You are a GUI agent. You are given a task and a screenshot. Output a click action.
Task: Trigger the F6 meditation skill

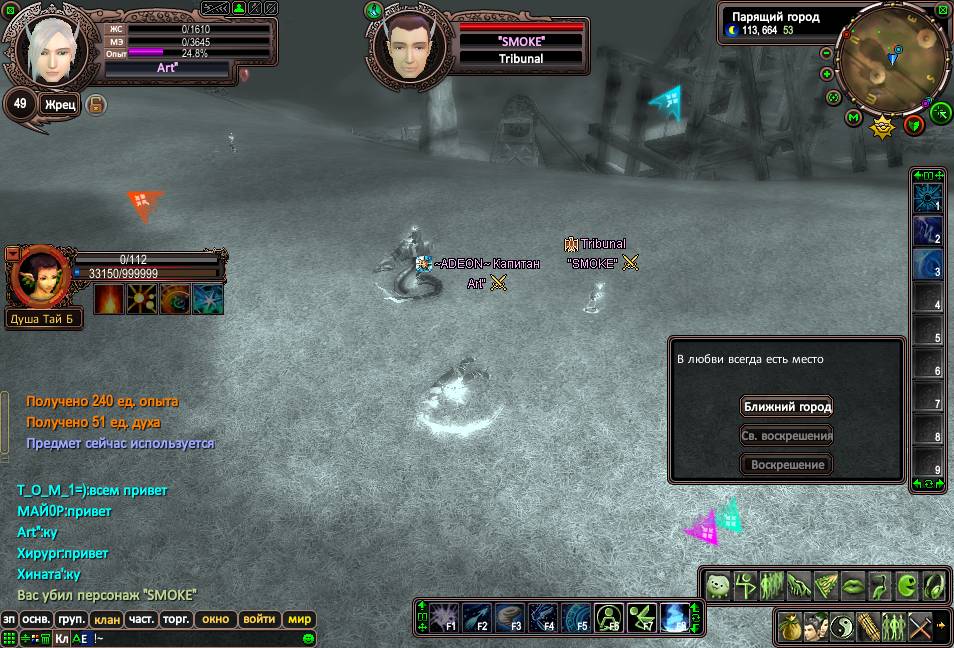[609, 617]
